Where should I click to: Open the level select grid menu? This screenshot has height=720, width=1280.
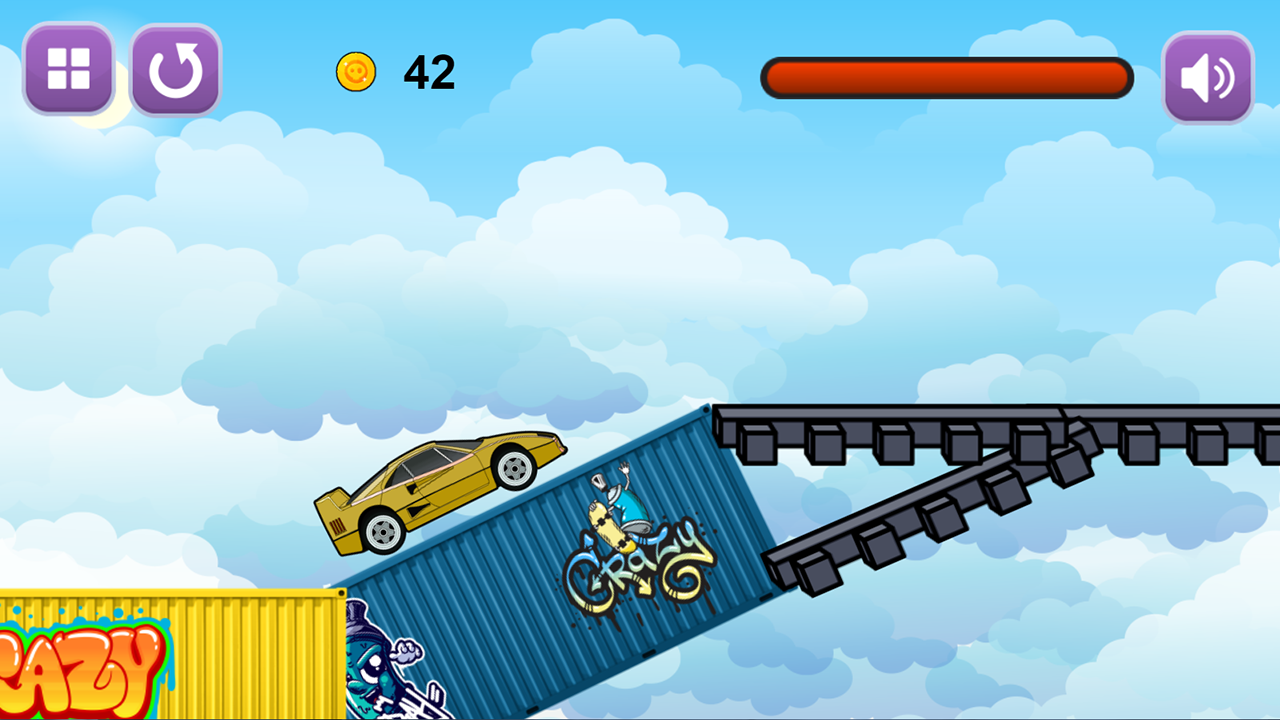[x=68, y=69]
